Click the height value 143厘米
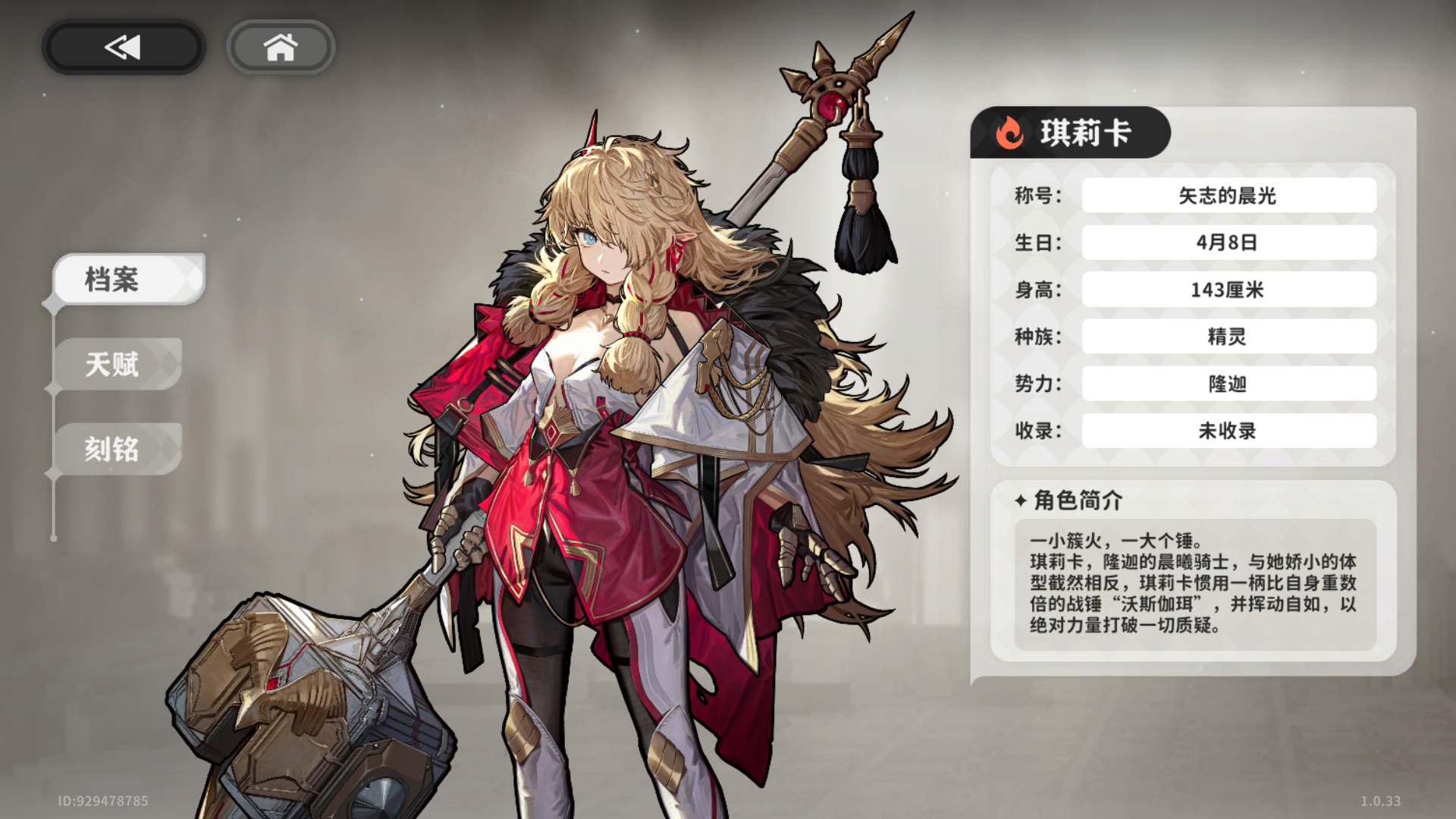The height and width of the screenshot is (819, 1456). pyautogui.click(x=1228, y=289)
